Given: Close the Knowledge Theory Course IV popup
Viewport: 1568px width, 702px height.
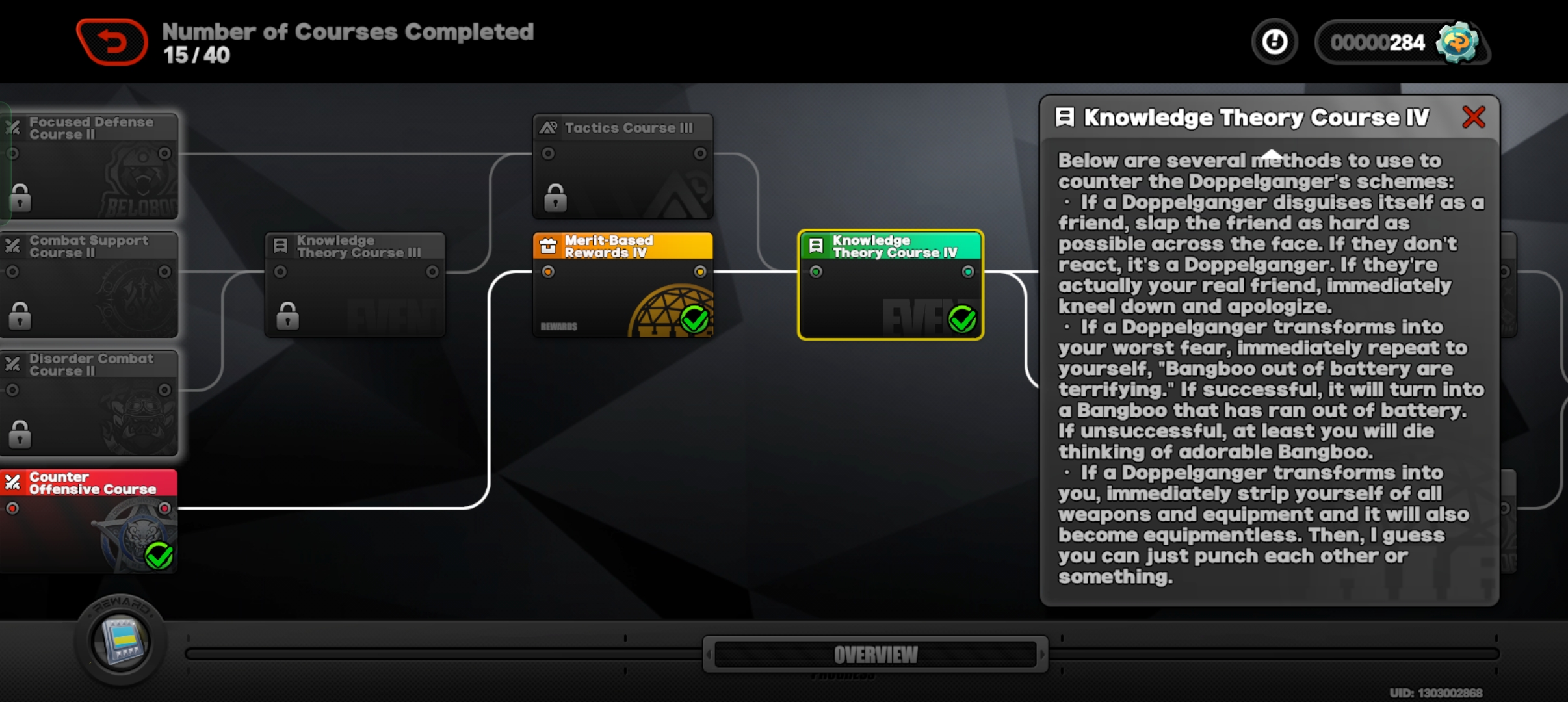Looking at the screenshot, I should pyautogui.click(x=1474, y=117).
